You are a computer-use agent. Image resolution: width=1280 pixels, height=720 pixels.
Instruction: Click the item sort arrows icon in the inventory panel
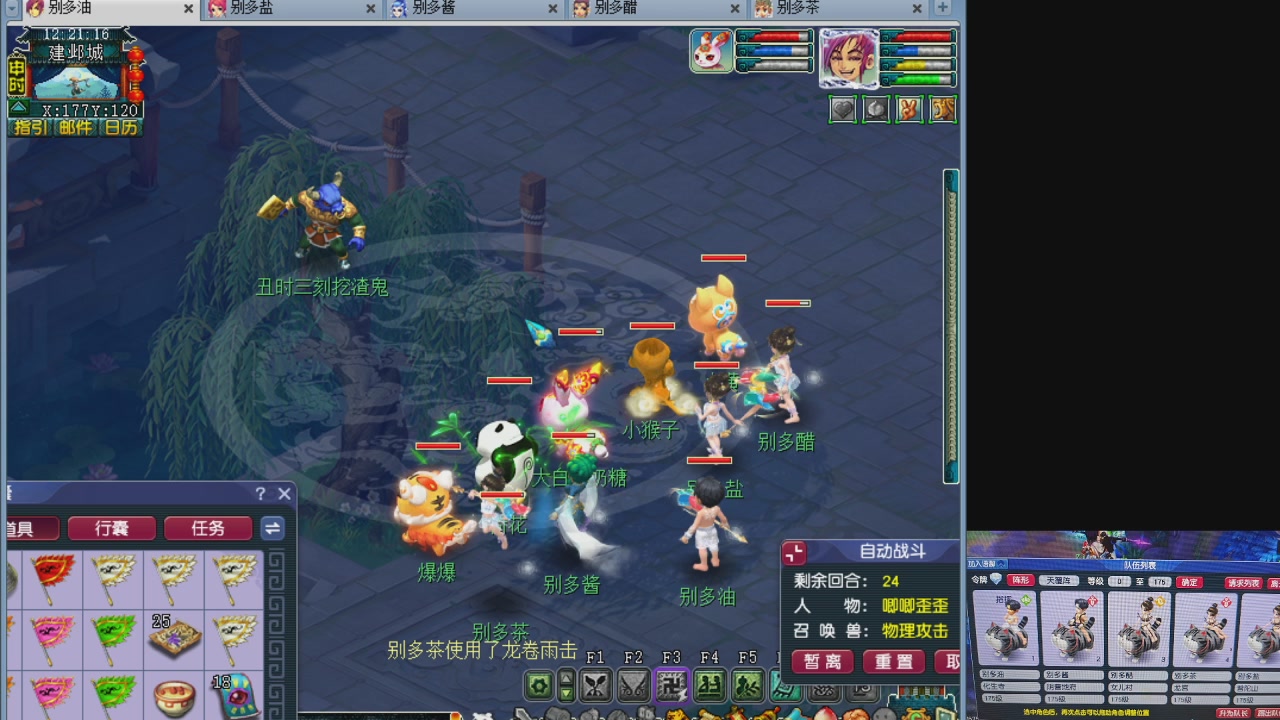coord(272,529)
